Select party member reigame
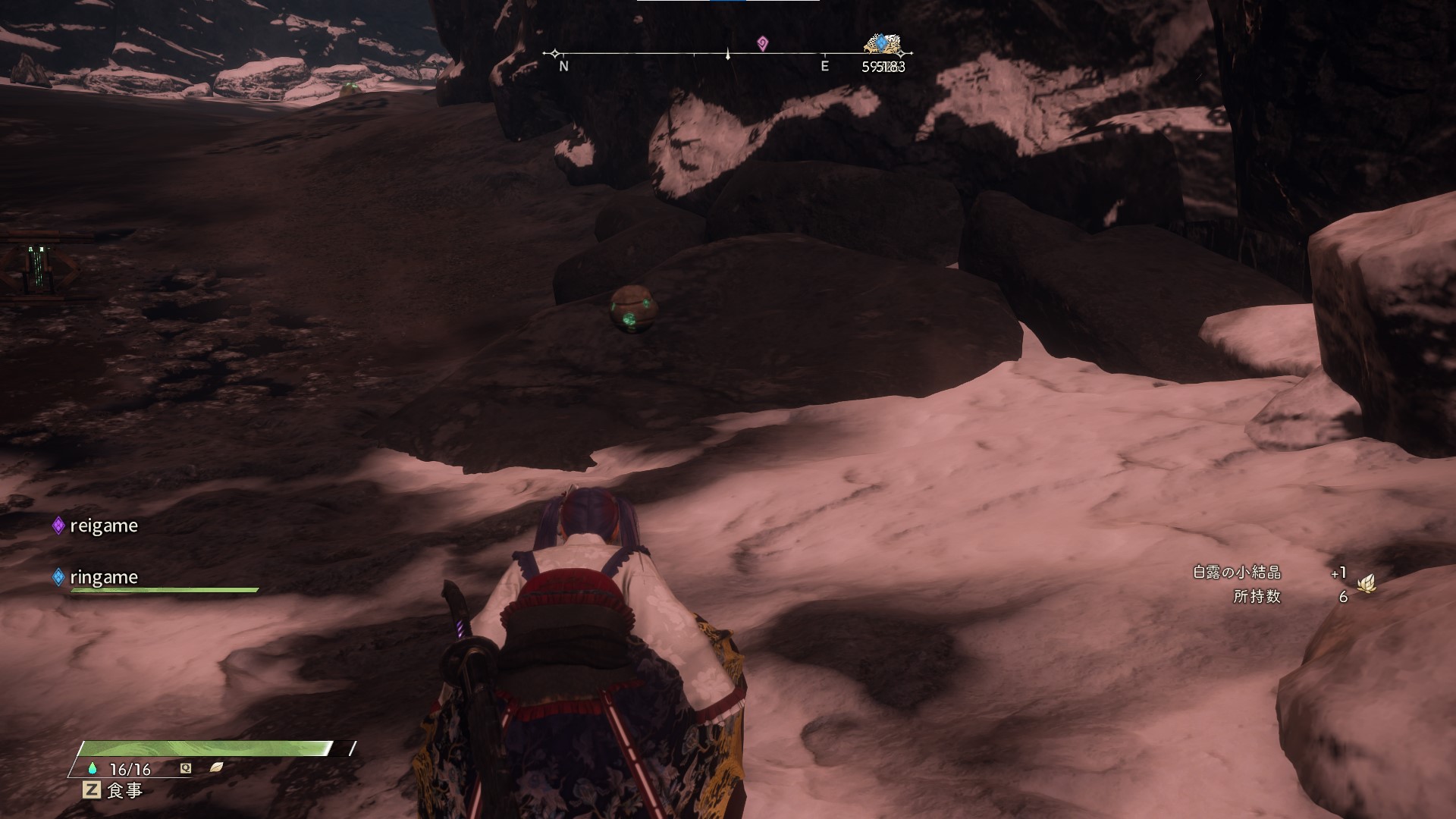Image resolution: width=1456 pixels, height=819 pixels. (103, 526)
